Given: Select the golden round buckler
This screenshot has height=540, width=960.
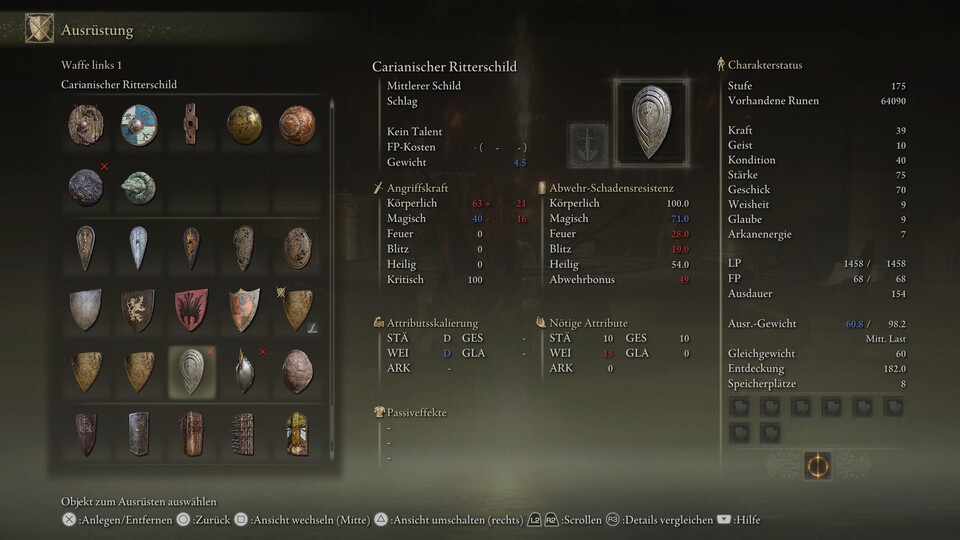Looking at the screenshot, I should [x=244, y=125].
